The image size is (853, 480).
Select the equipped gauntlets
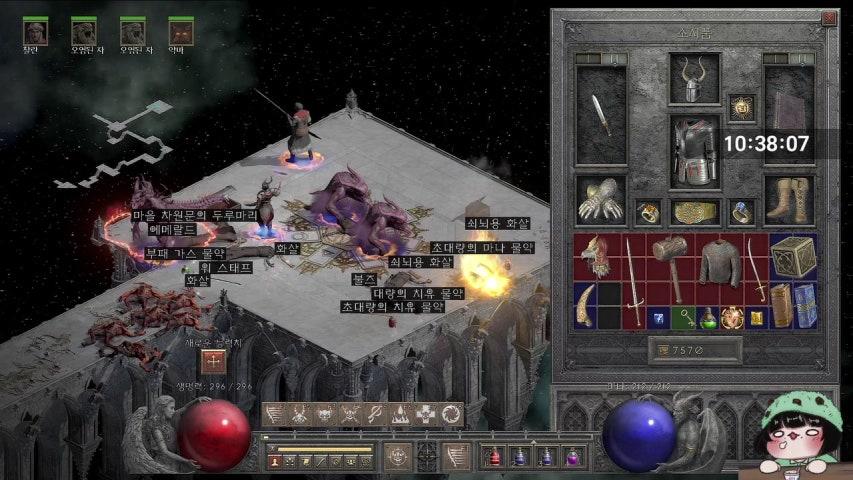(x=600, y=200)
